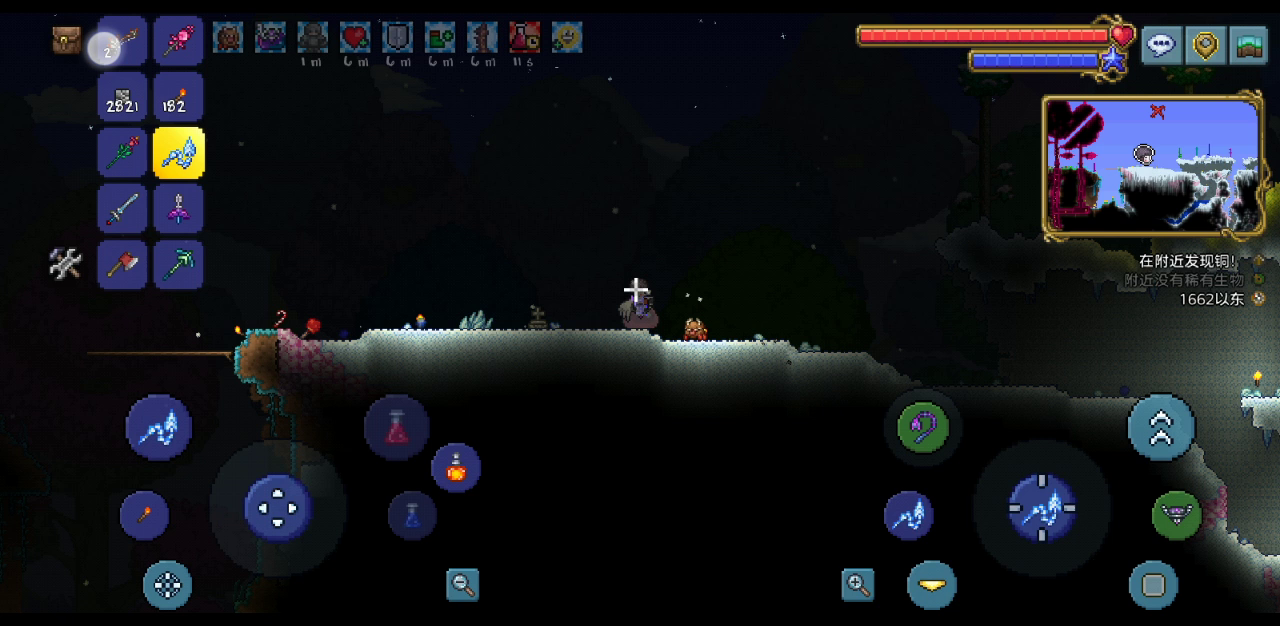Image resolution: width=1280 pixels, height=626 pixels.
Task: Zoom in with the plus magnifier
Action: click(x=858, y=585)
